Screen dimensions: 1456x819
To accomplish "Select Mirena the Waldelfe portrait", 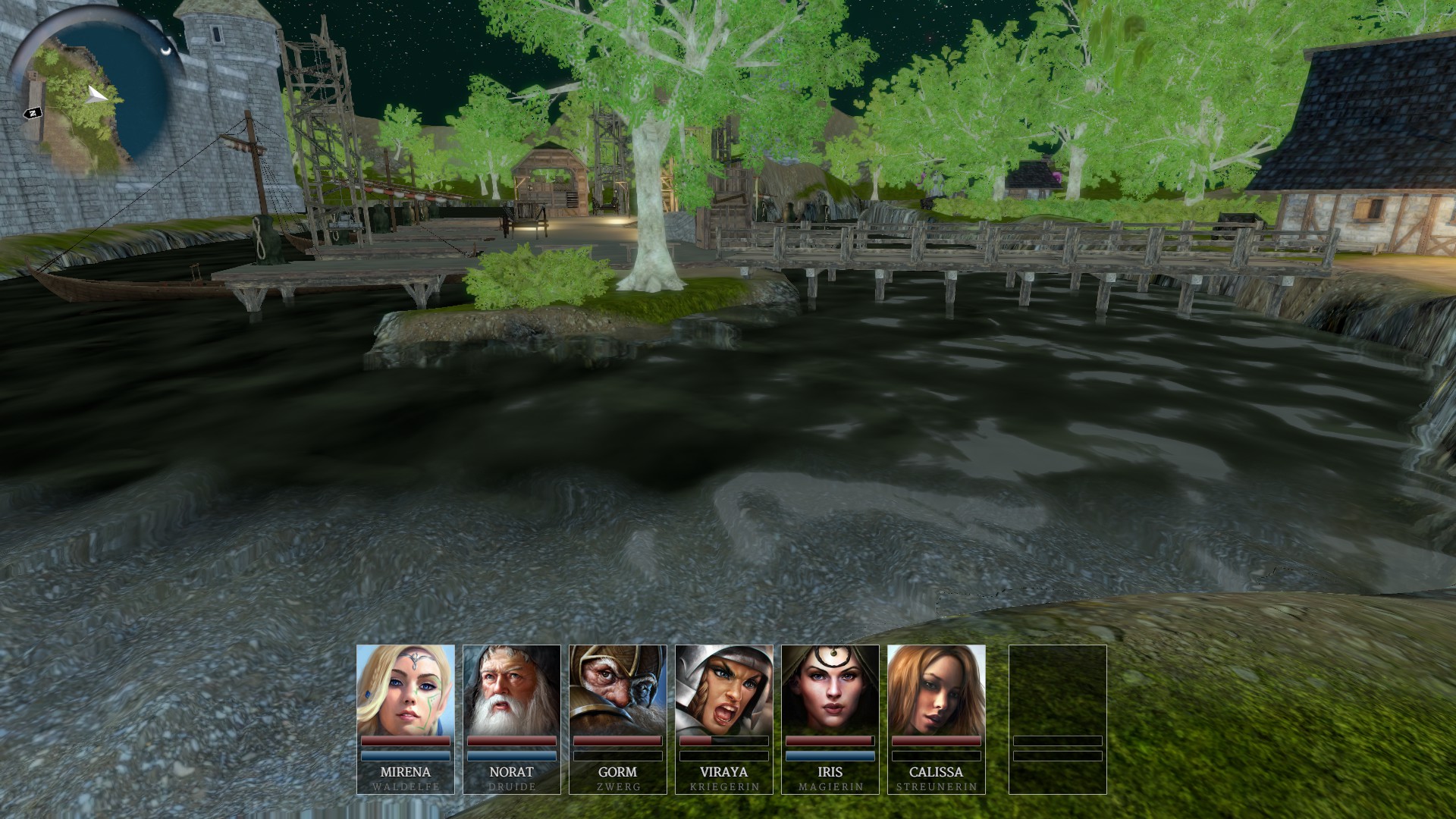I will pyautogui.click(x=405, y=690).
